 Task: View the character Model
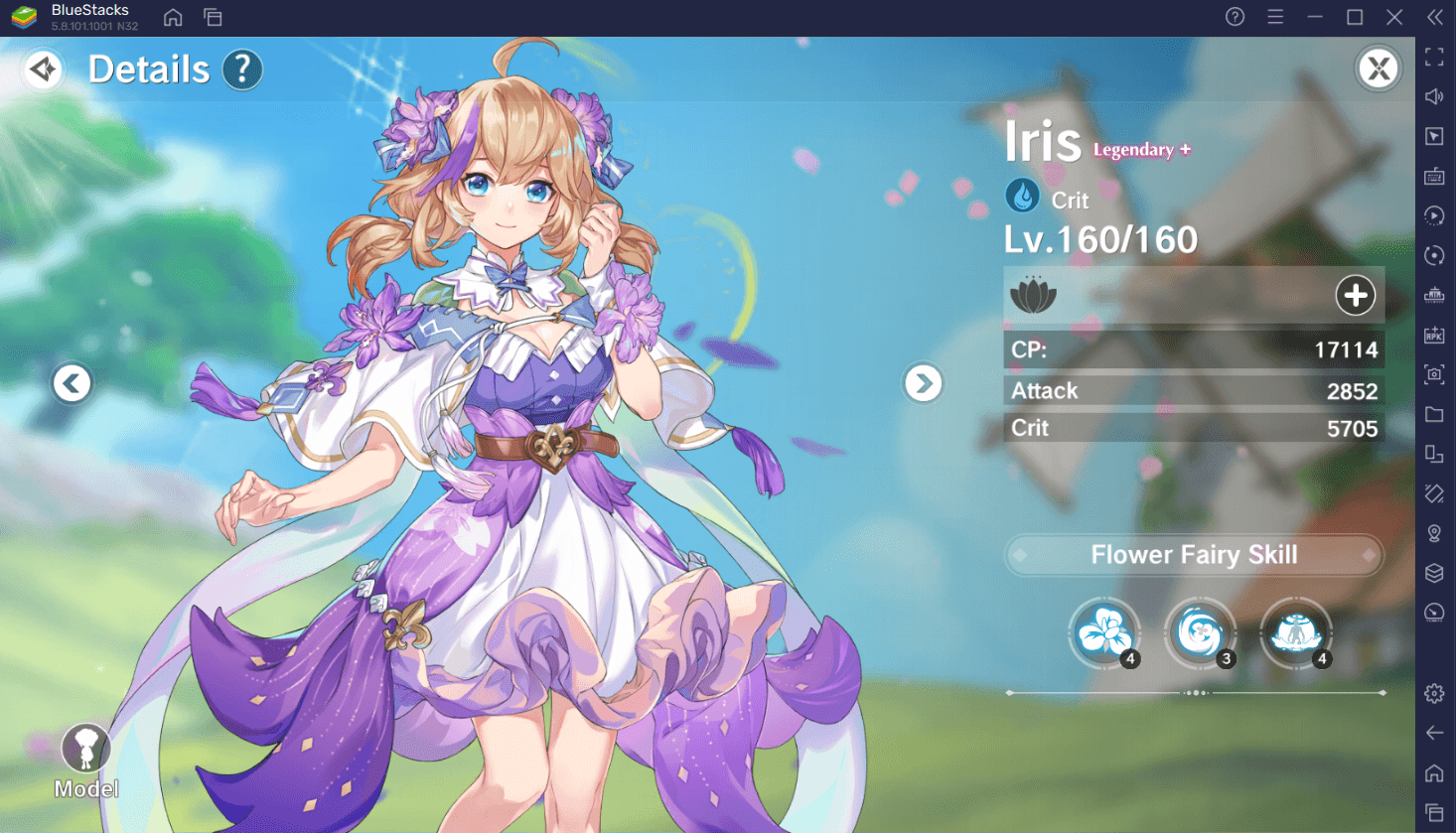(85, 761)
